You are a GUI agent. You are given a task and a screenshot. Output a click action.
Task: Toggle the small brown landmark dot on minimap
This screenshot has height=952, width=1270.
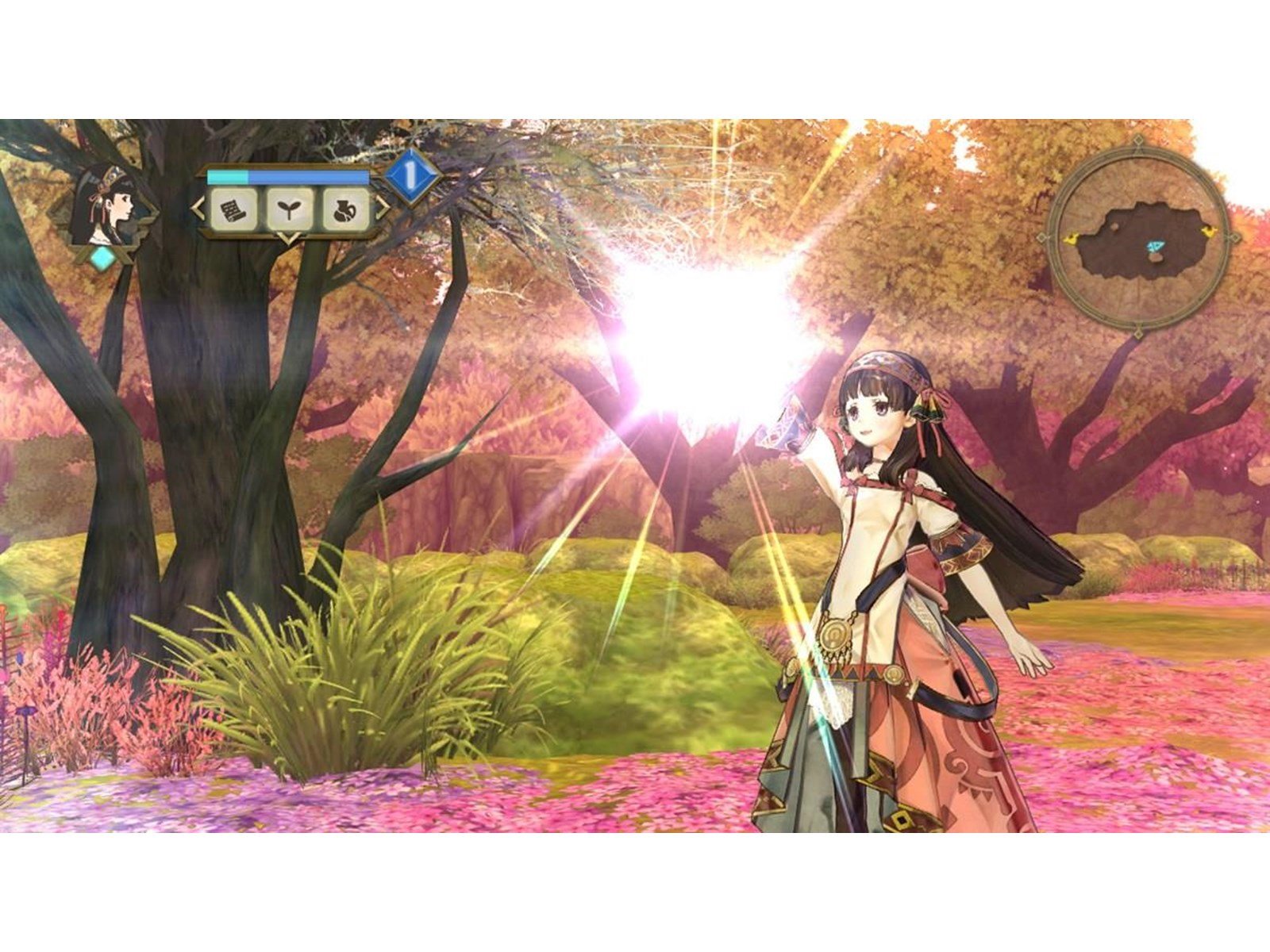(1115, 227)
